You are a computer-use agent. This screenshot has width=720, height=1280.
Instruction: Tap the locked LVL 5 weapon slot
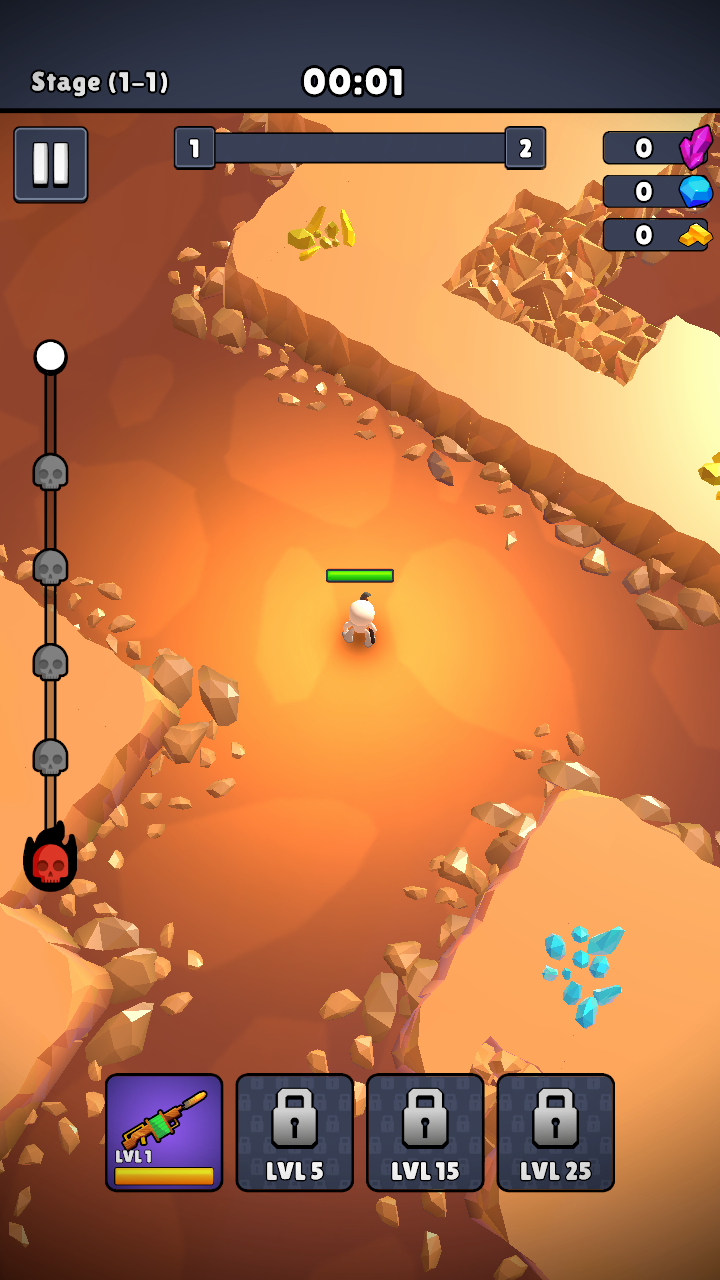[294, 1132]
